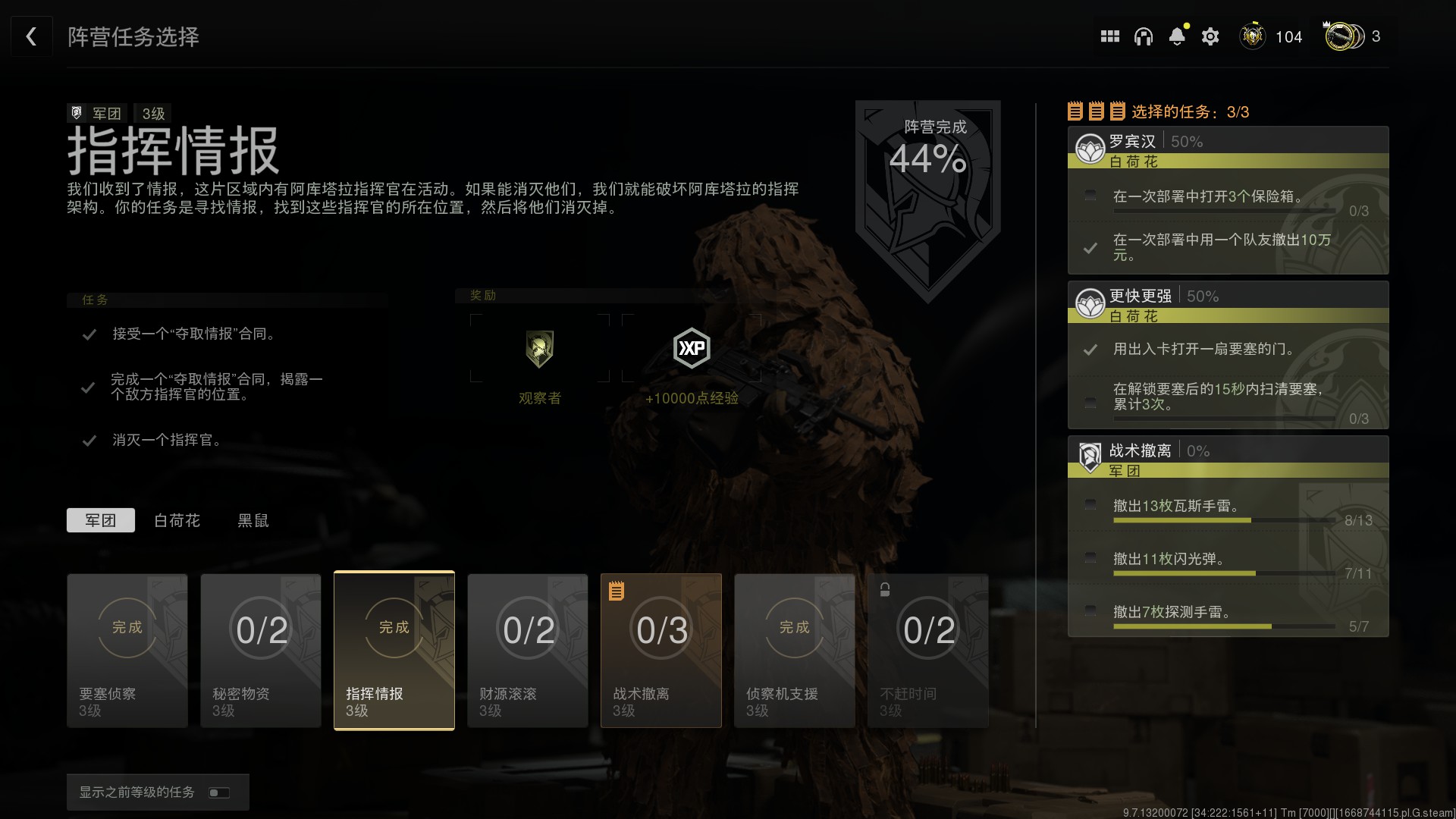Select the 要塞侦察 mission card

point(127,651)
